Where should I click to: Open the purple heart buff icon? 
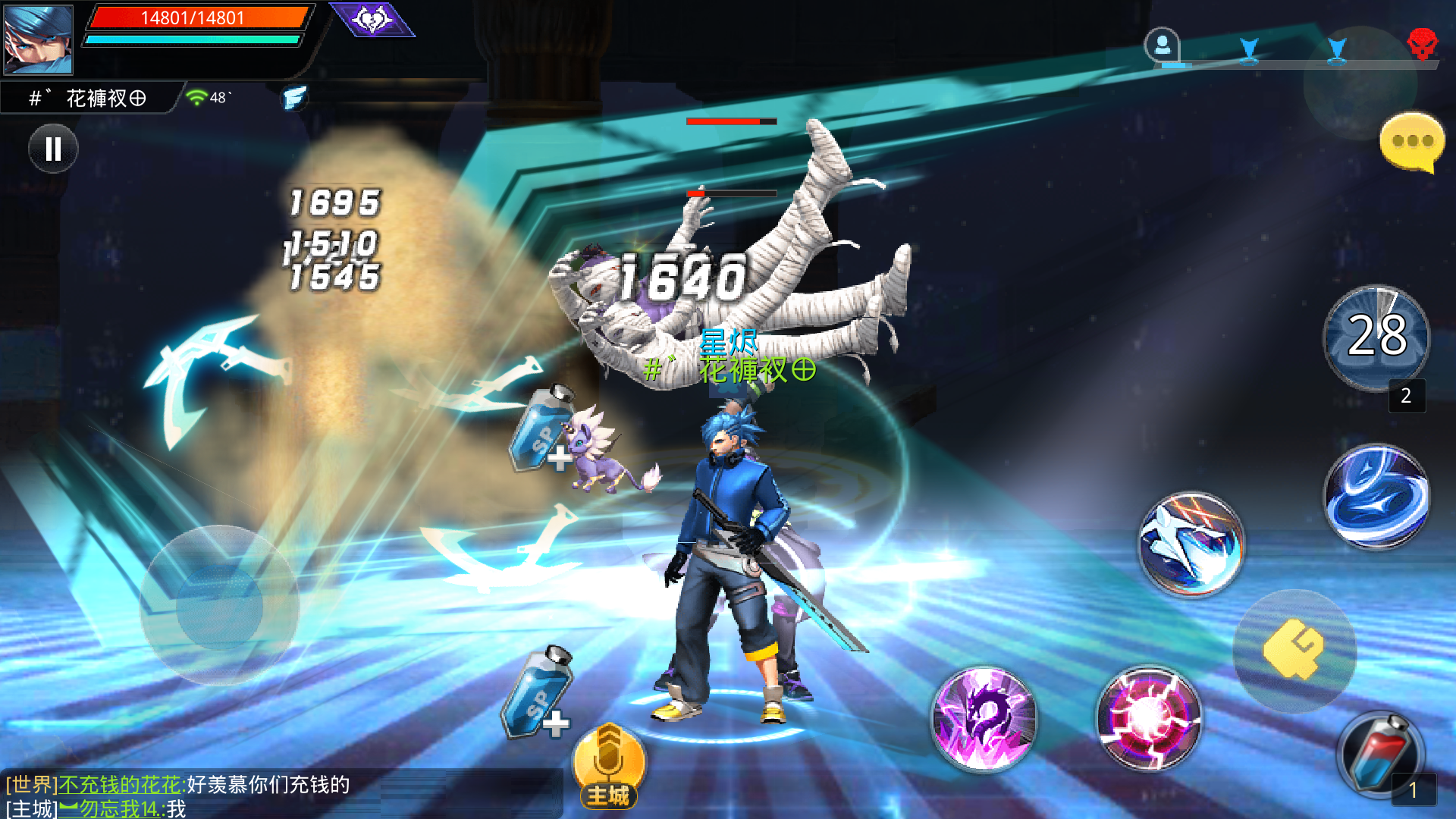pyautogui.click(x=372, y=19)
